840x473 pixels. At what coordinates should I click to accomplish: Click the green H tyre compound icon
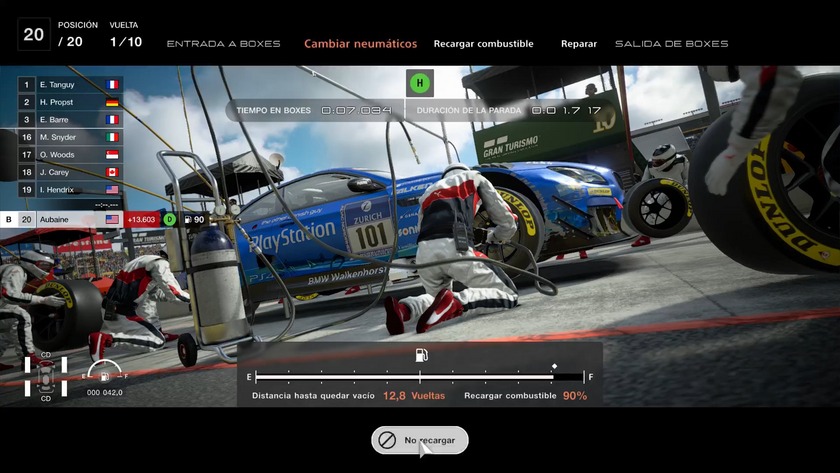(x=420, y=83)
